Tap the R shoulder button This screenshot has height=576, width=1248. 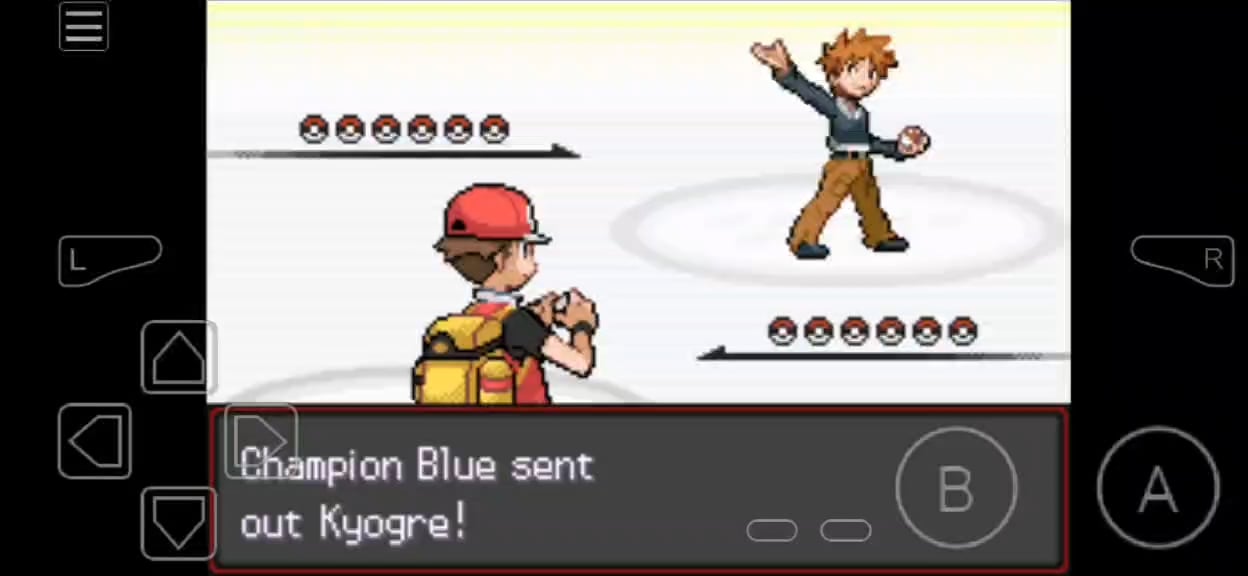coord(1180,260)
